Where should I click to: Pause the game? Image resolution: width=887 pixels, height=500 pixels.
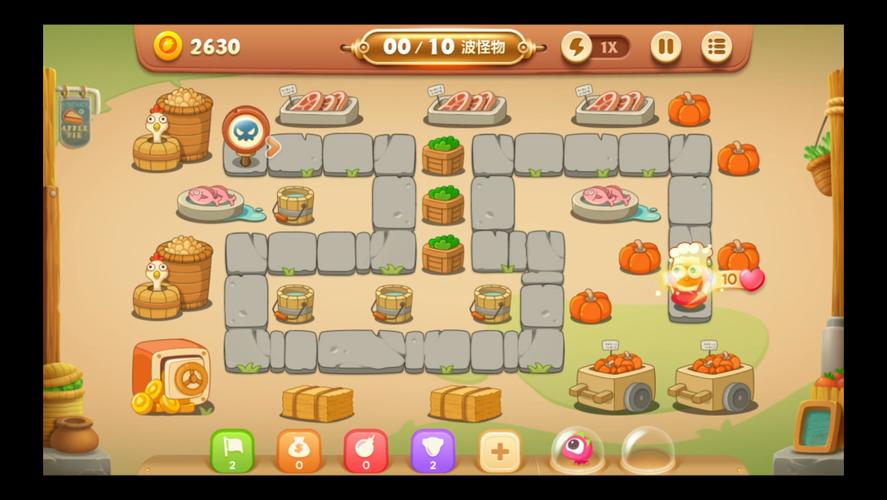click(x=665, y=46)
